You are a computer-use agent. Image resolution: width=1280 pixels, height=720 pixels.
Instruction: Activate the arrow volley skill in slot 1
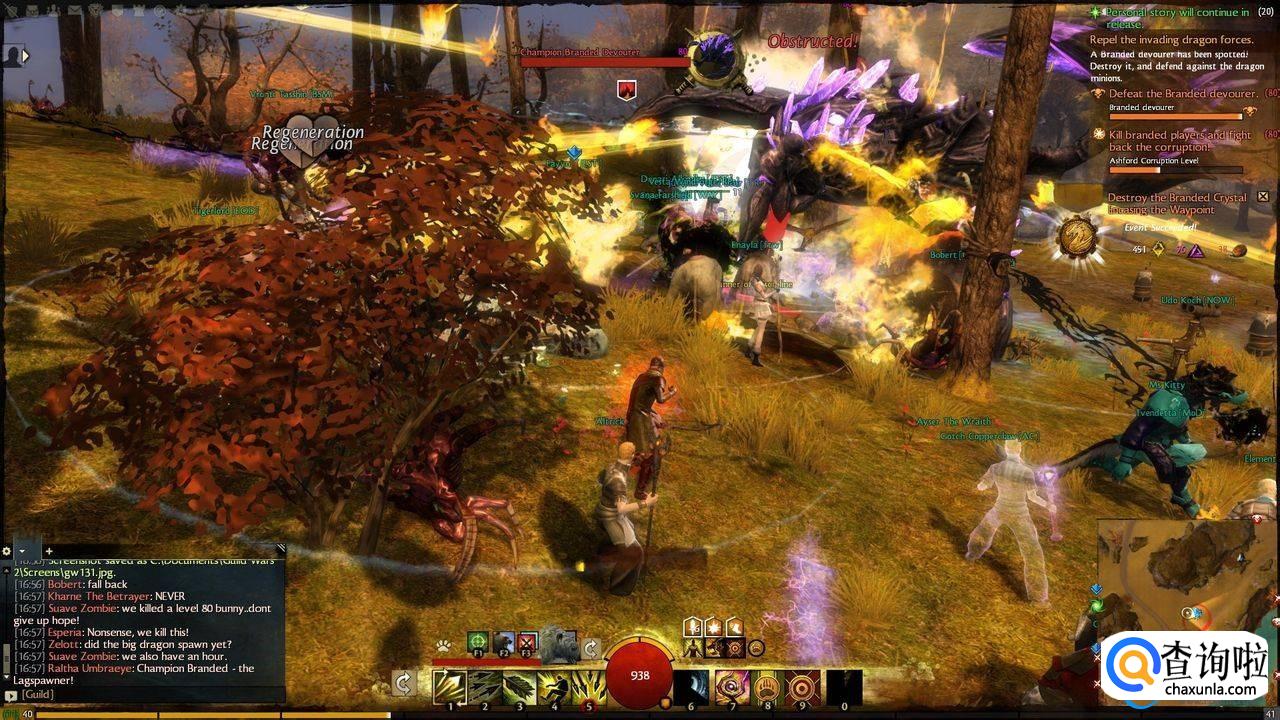450,687
